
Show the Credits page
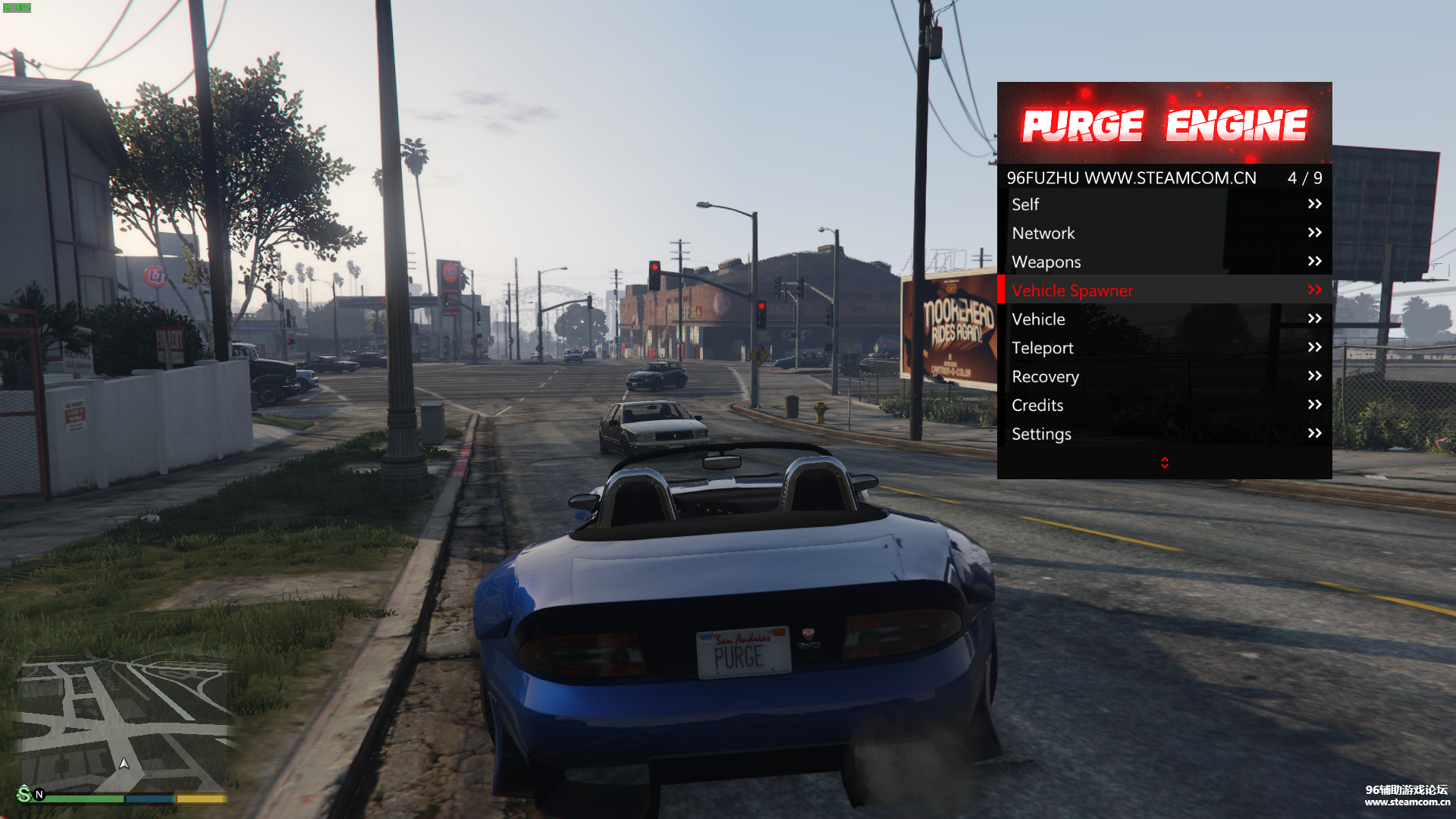tap(1164, 406)
